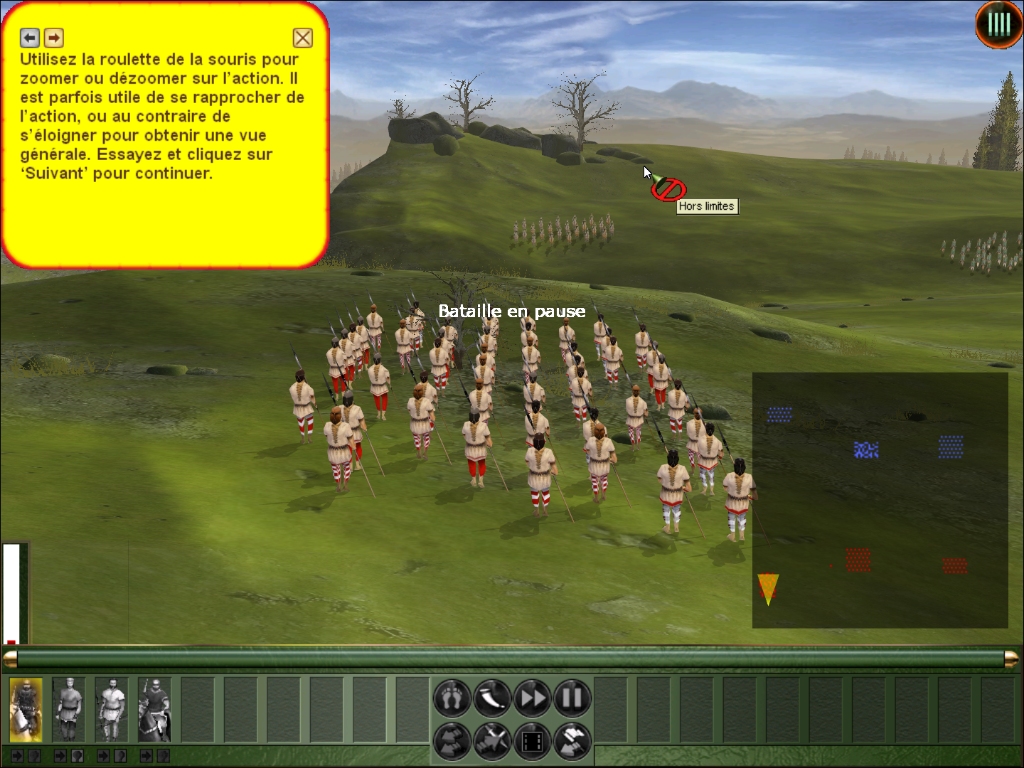Viewport: 1024px width, 768px height.
Task: Activate the horn rally button
Action: pos(492,697)
